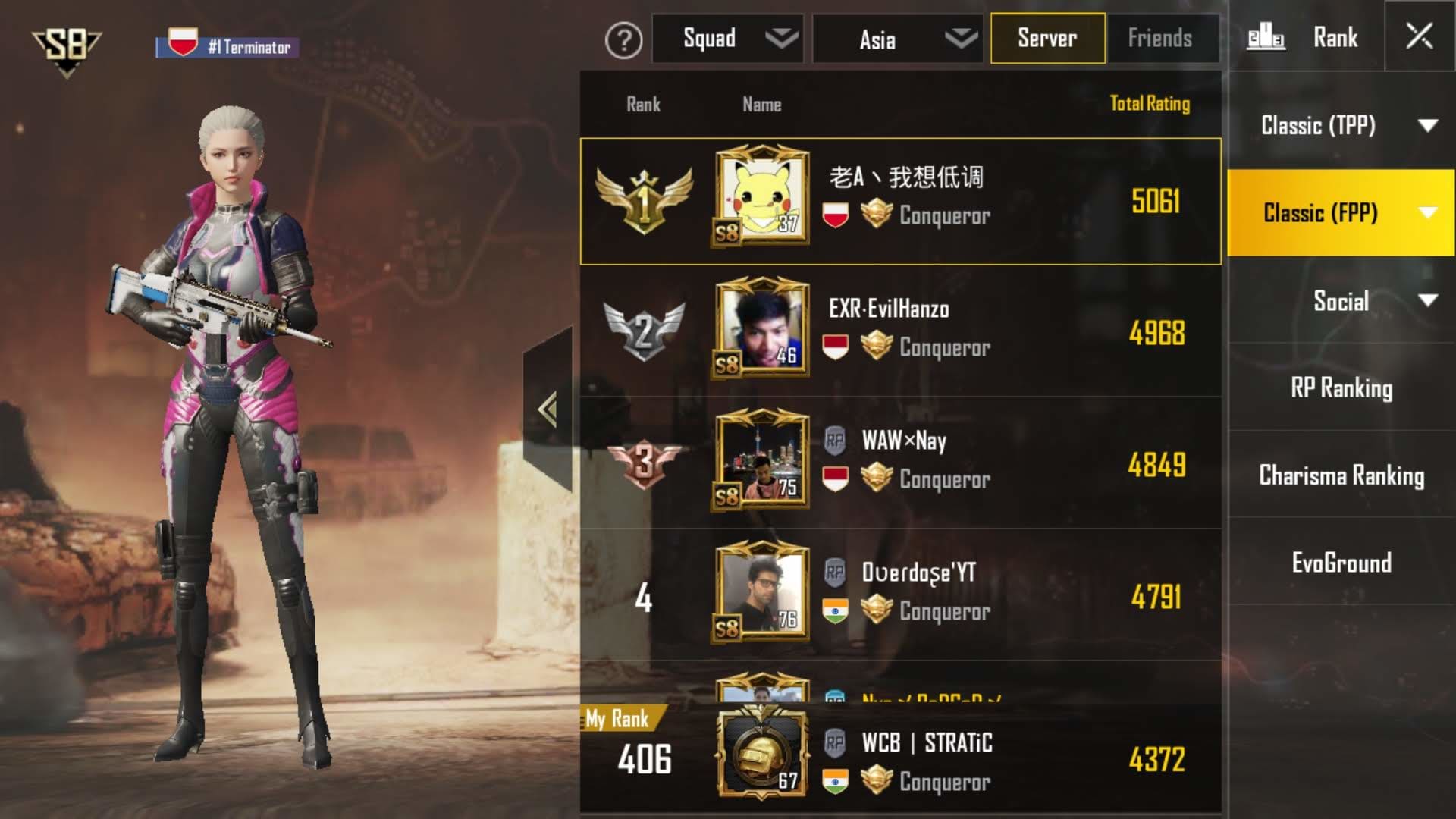Open the Asia region dropdown
The width and height of the screenshot is (1456, 819).
[x=897, y=39]
